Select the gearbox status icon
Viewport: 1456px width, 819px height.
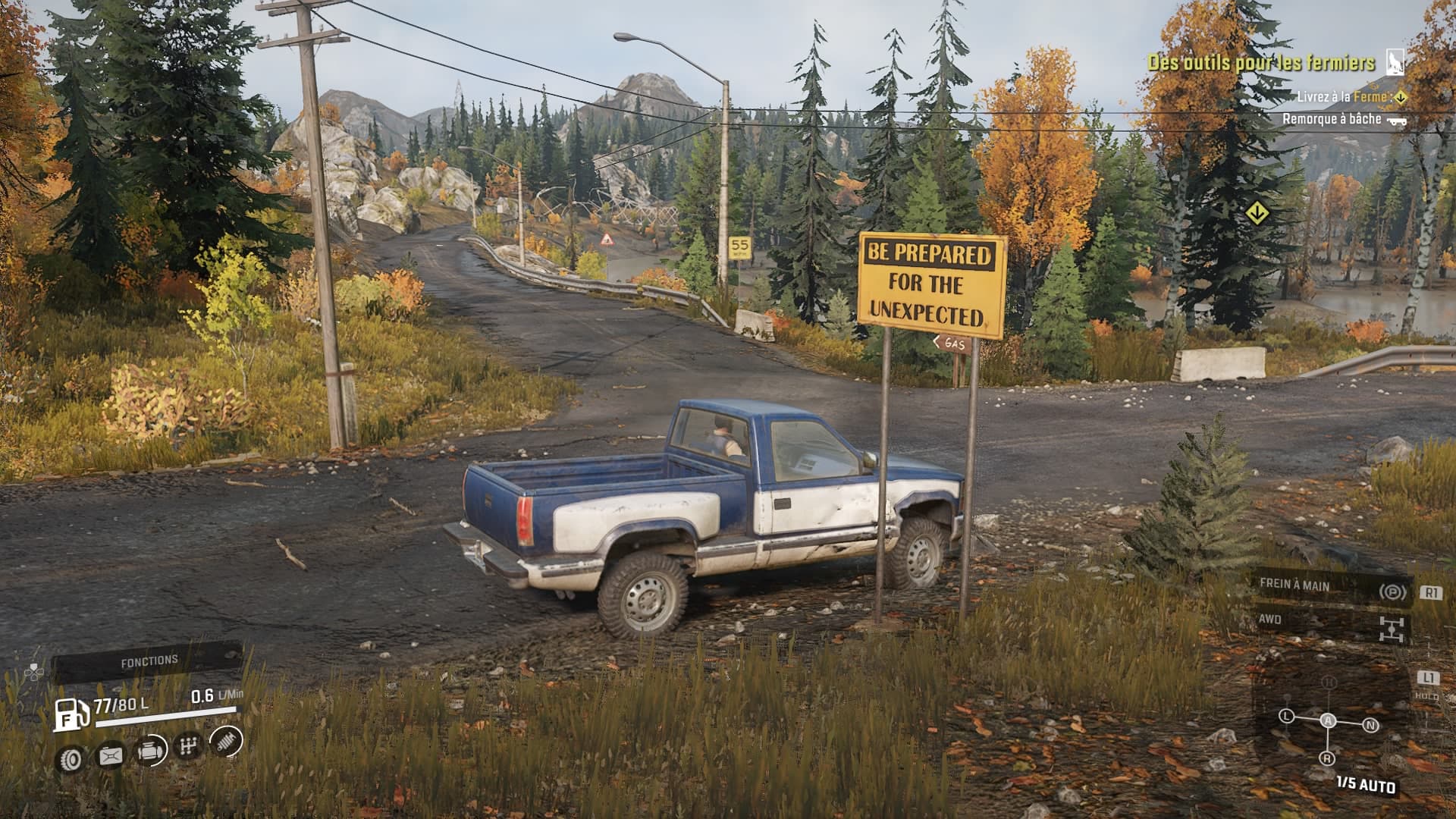(x=188, y=746)
